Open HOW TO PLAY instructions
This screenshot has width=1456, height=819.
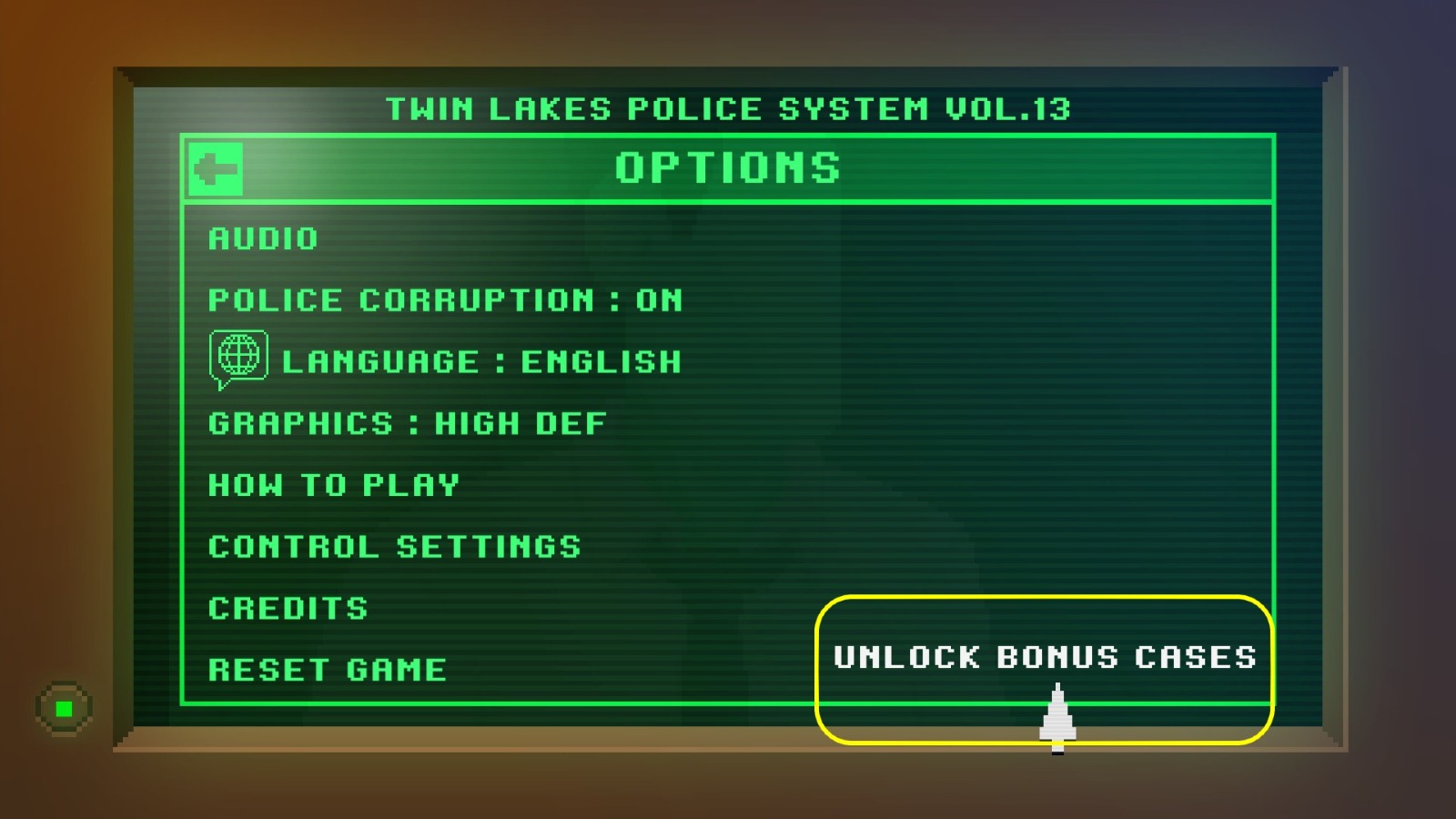point(331,484)
